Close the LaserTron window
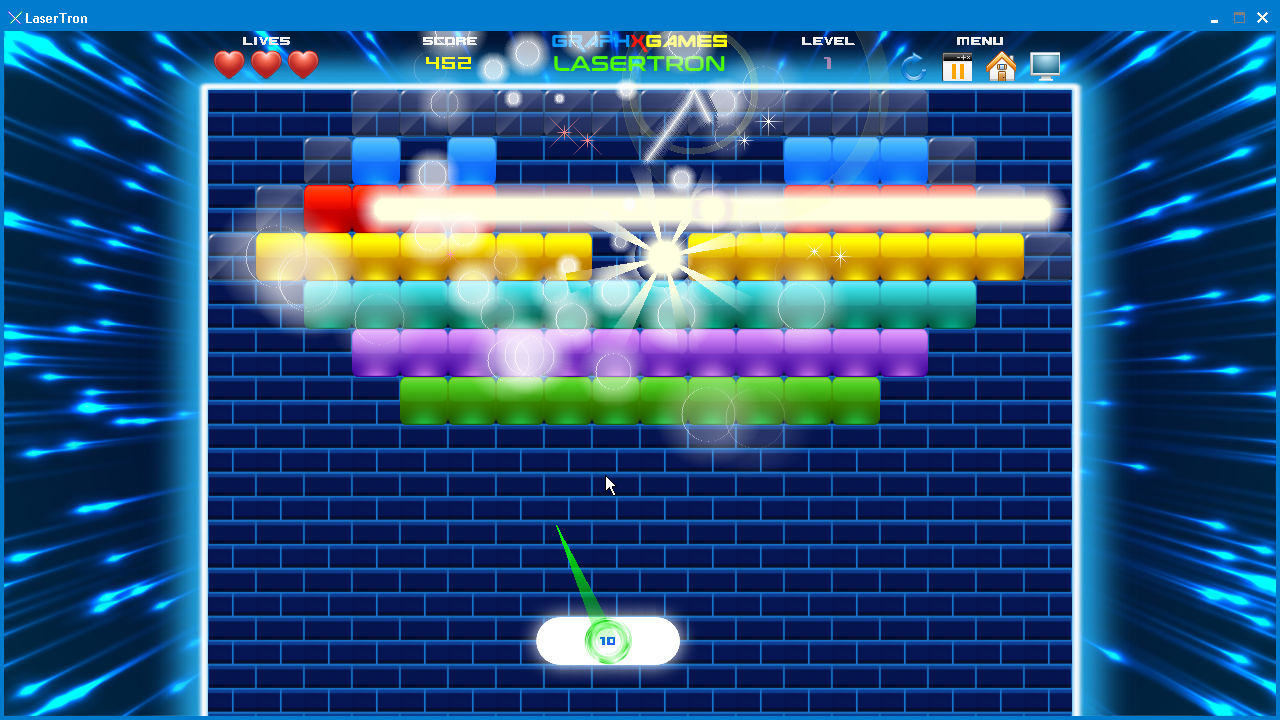 click(1263, 18)
